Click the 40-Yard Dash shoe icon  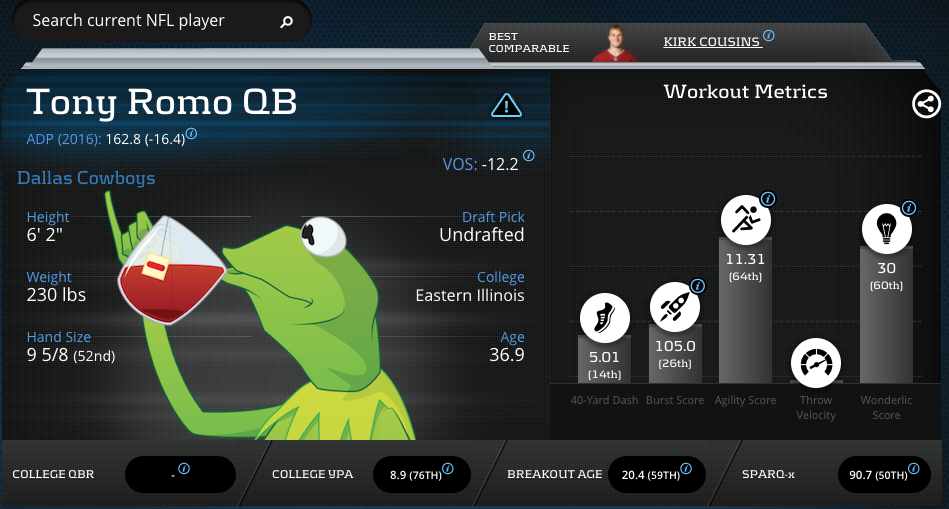pyautogui.click(x=605, y=320)
